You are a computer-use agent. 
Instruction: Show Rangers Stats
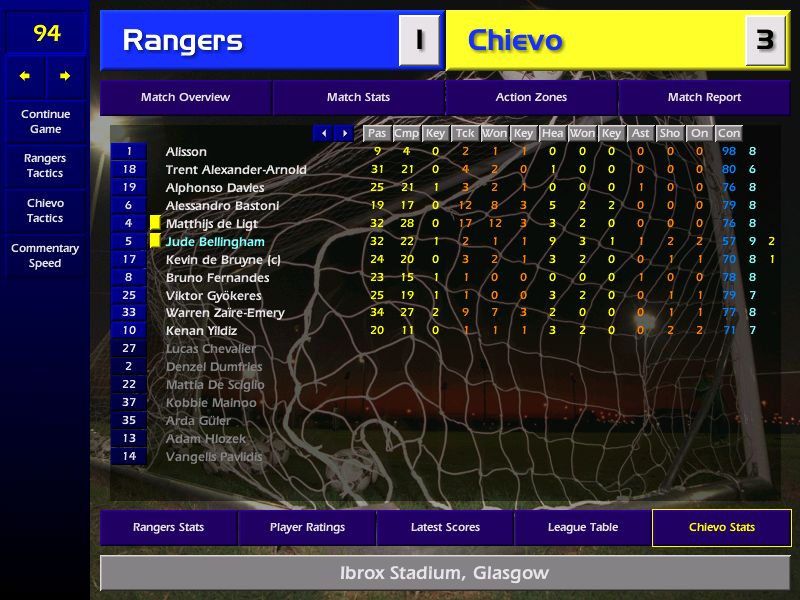coord(168,528)
